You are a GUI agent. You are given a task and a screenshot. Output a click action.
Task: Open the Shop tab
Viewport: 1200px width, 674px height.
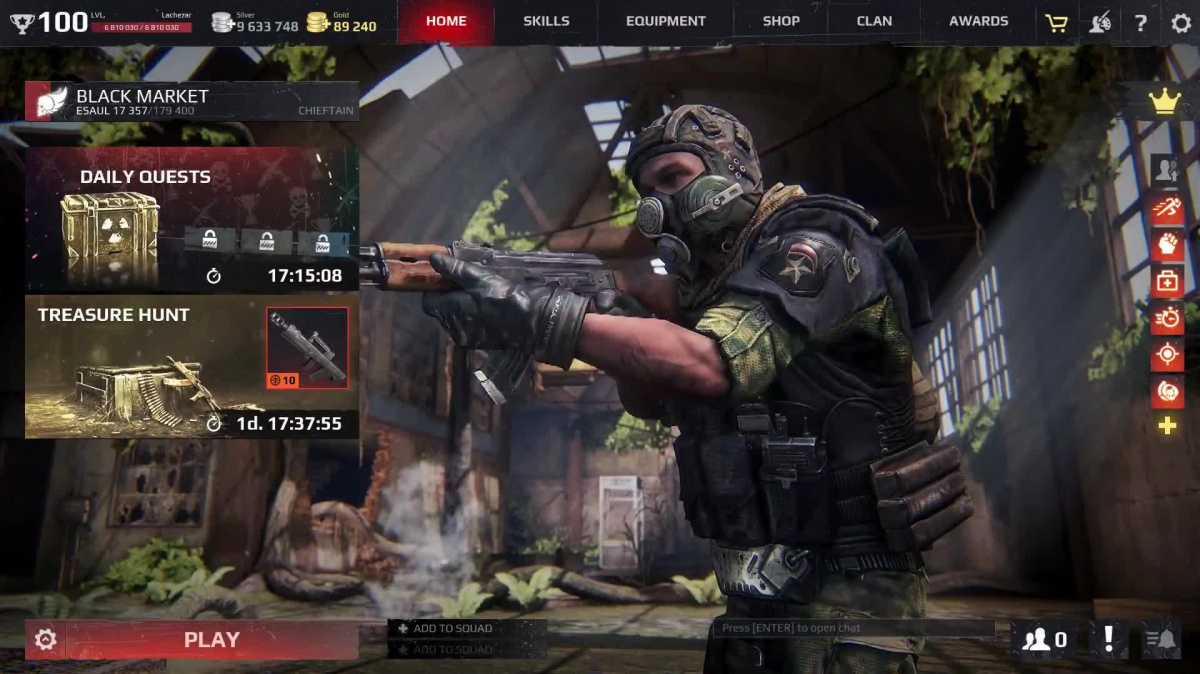[x=781, y=21]
